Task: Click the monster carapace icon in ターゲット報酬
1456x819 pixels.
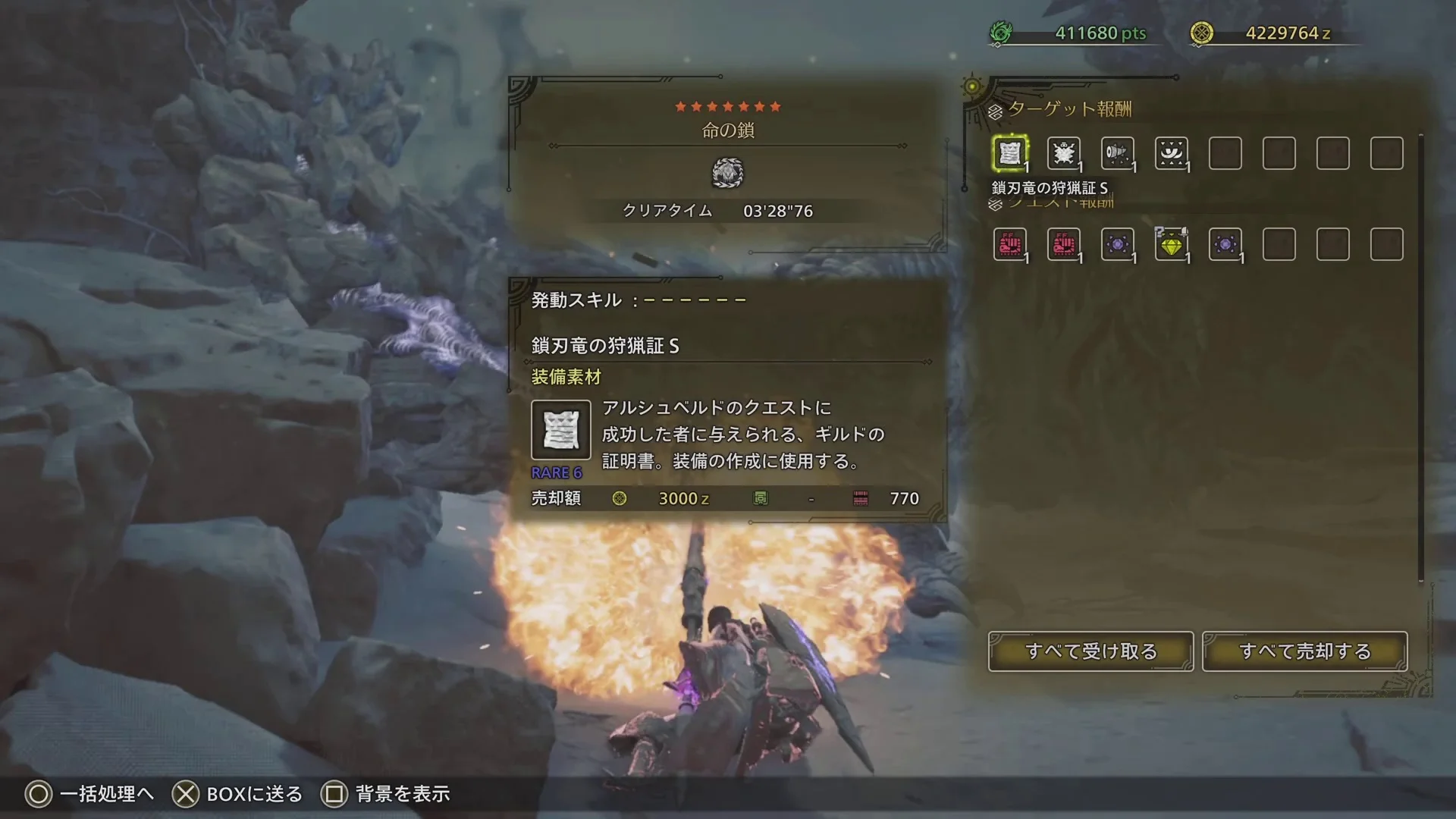Action: [x=1065, y=152]
